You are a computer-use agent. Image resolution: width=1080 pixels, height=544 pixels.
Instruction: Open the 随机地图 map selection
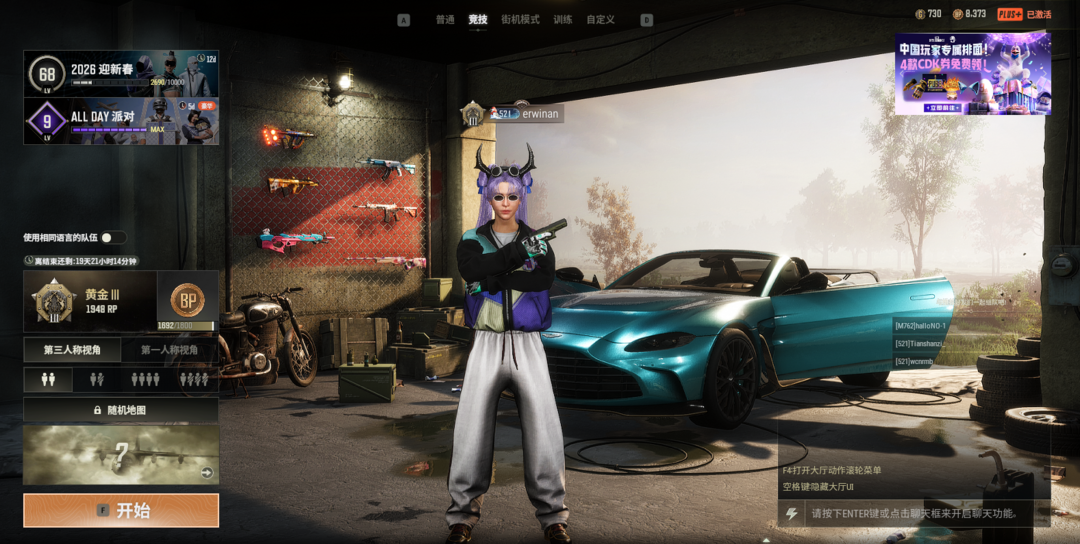point(121,410)
